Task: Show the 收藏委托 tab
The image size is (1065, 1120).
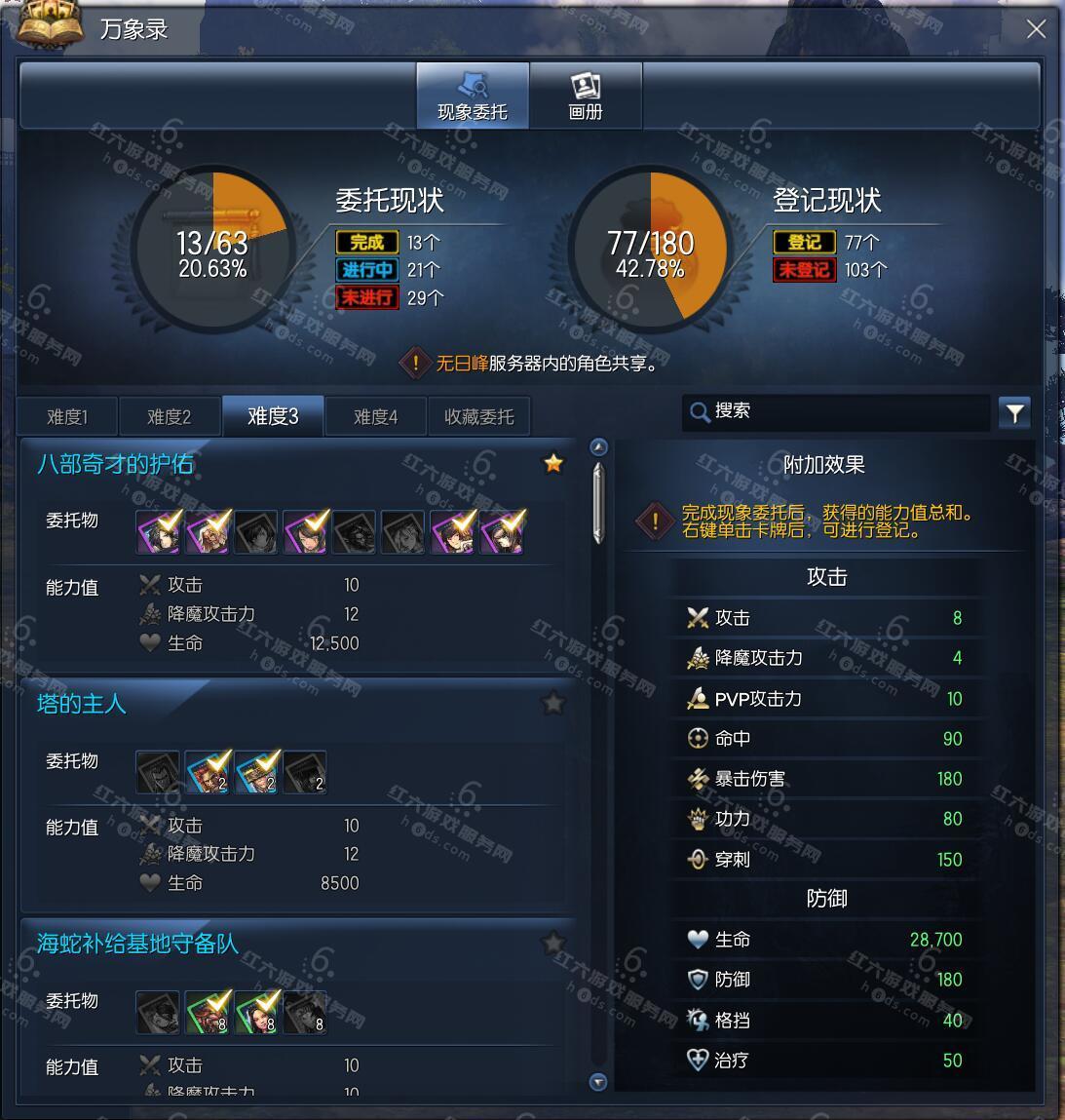Action: [478, 417]
